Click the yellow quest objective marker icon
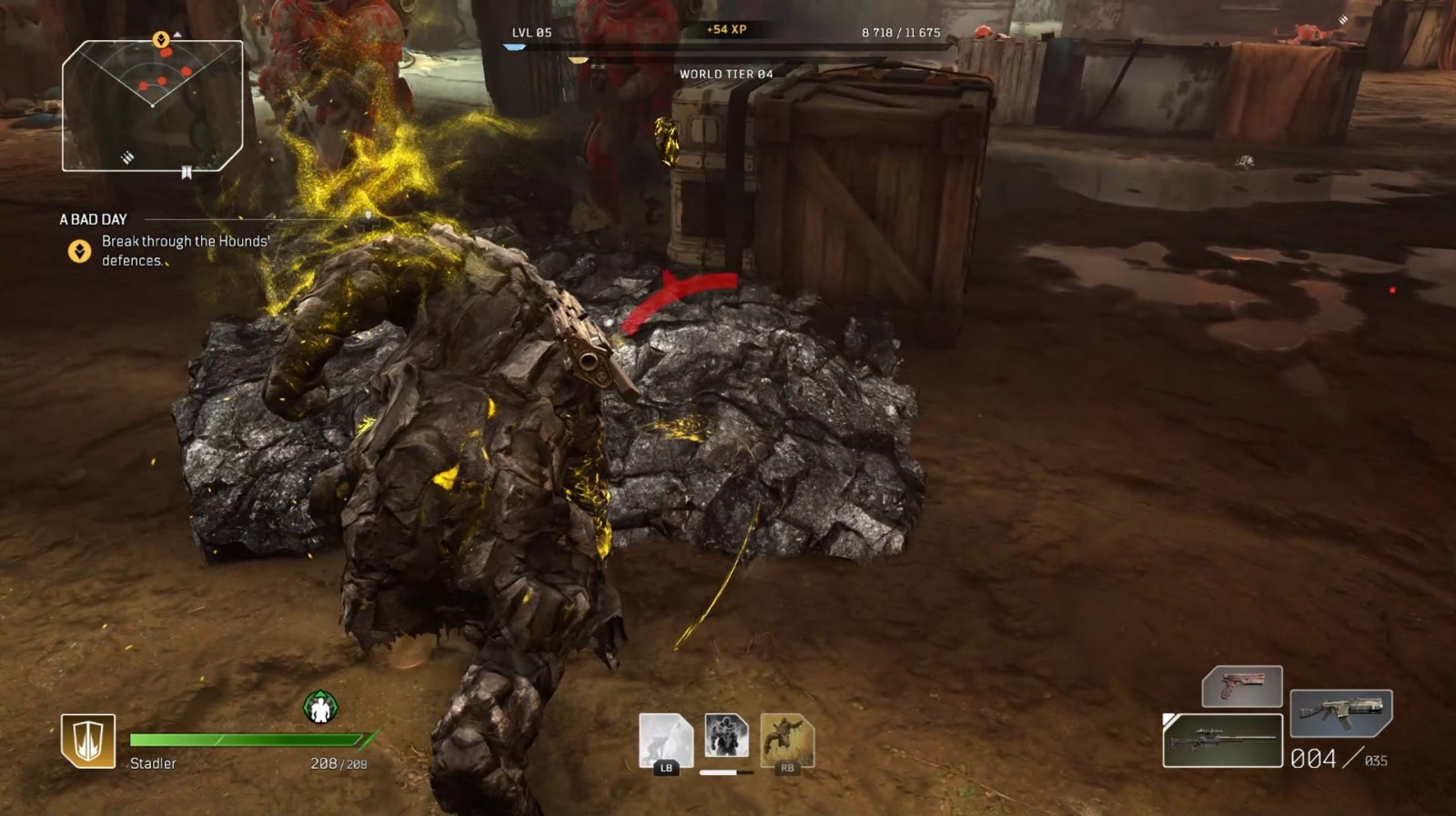Viewport: 1456px width, 816px height. pos(80,251)
